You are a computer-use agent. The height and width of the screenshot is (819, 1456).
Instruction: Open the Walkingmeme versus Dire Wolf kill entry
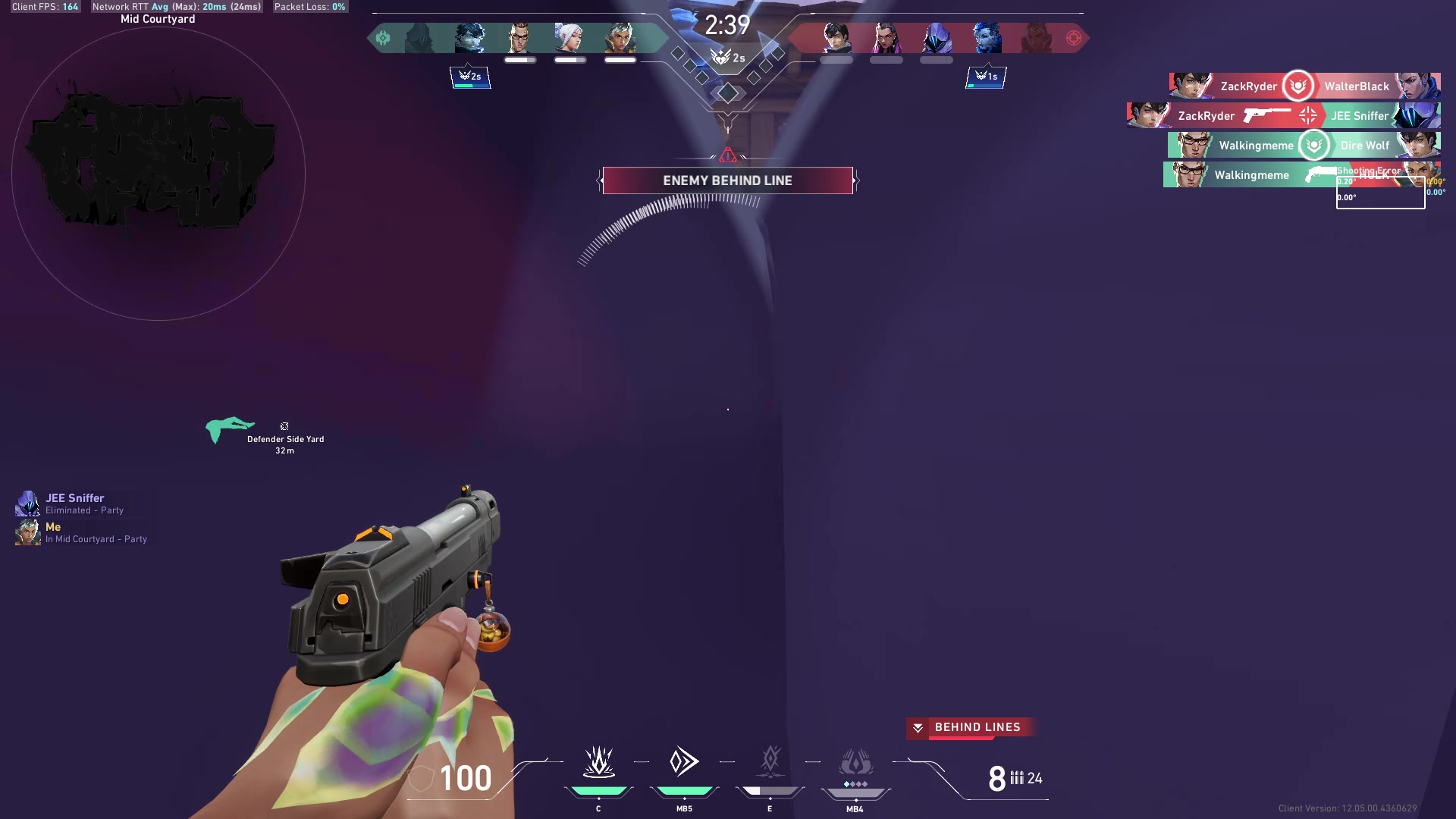tap(1304, 146)
